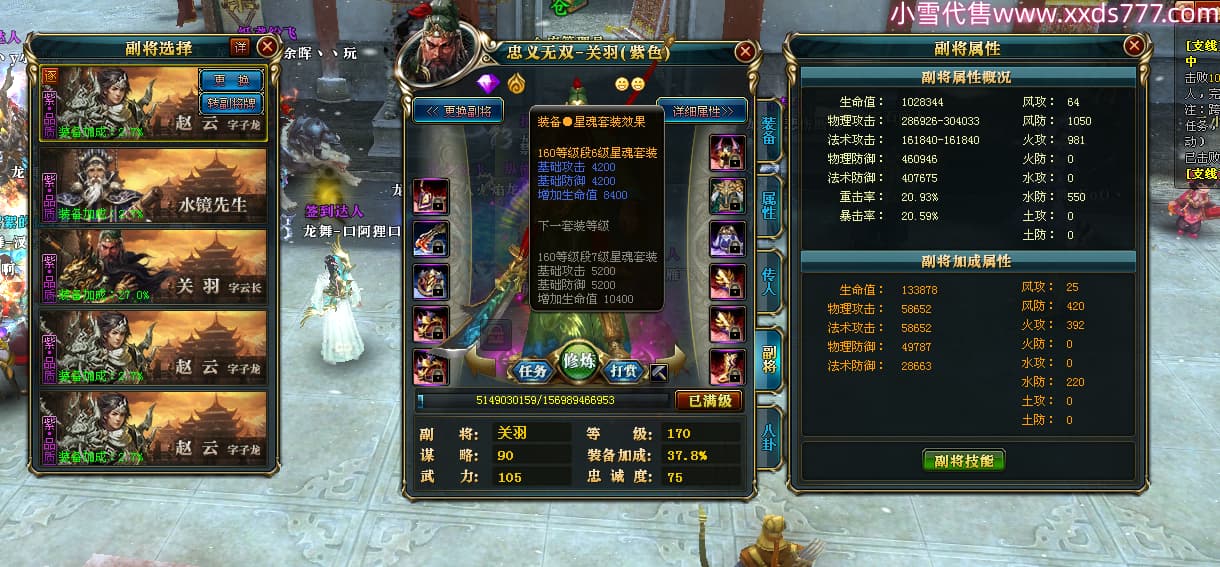Click the 转副将牌 button

click(x=230, y=102)
